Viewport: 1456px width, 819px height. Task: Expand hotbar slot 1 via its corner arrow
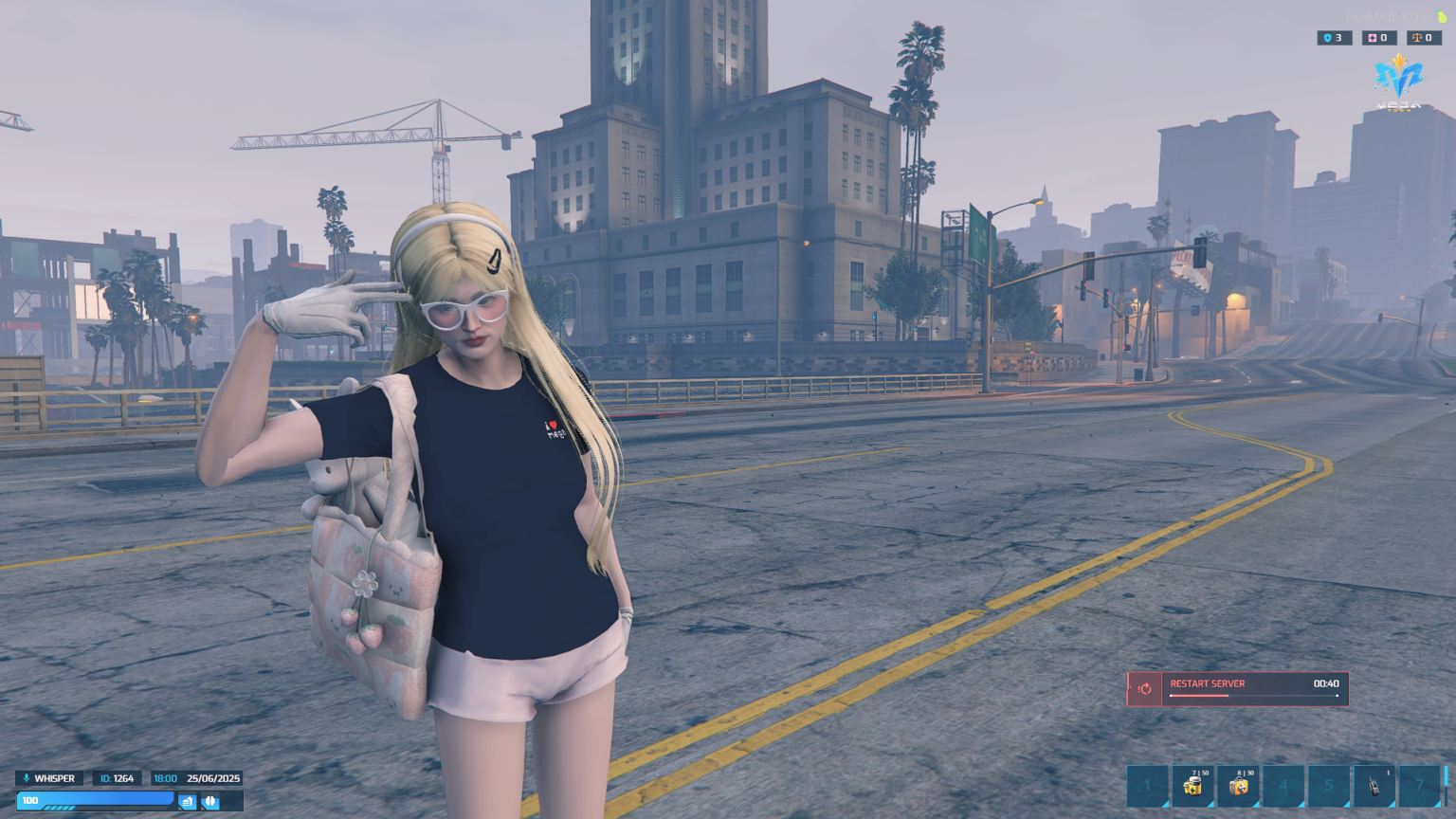[1168, 802]
